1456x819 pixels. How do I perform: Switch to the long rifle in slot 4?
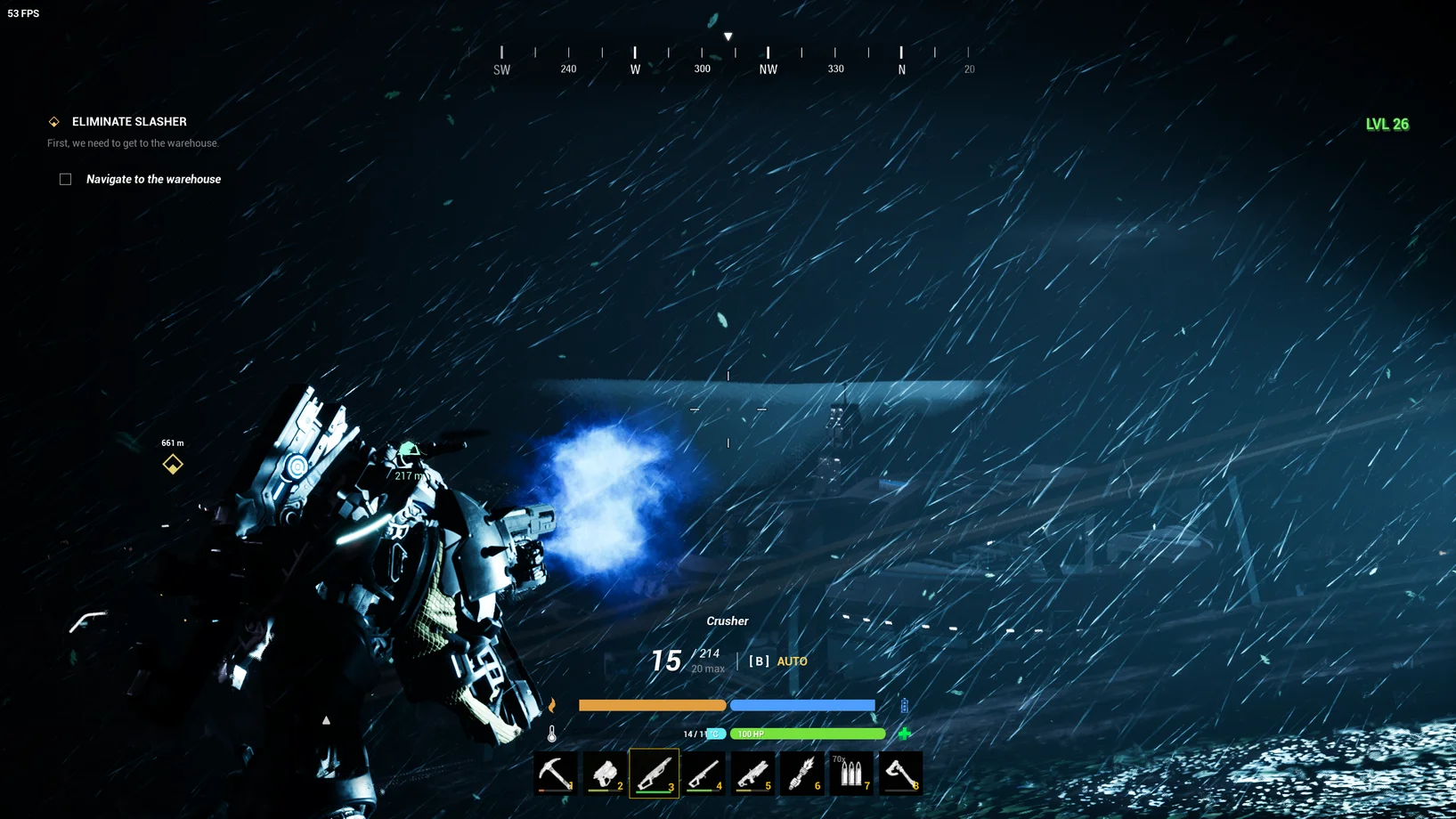704,773
